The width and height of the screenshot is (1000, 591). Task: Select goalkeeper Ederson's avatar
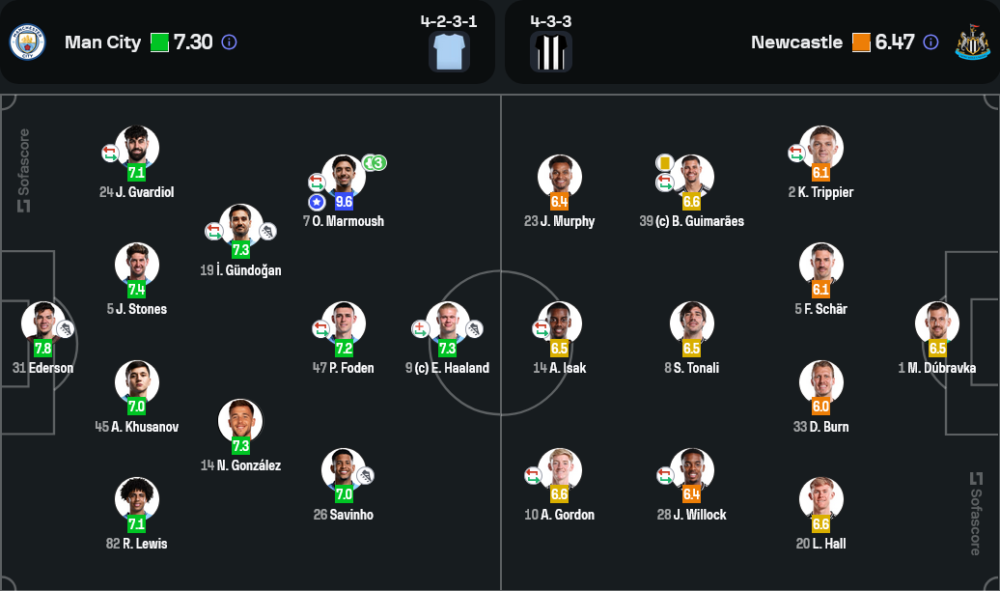click(43, 324)
